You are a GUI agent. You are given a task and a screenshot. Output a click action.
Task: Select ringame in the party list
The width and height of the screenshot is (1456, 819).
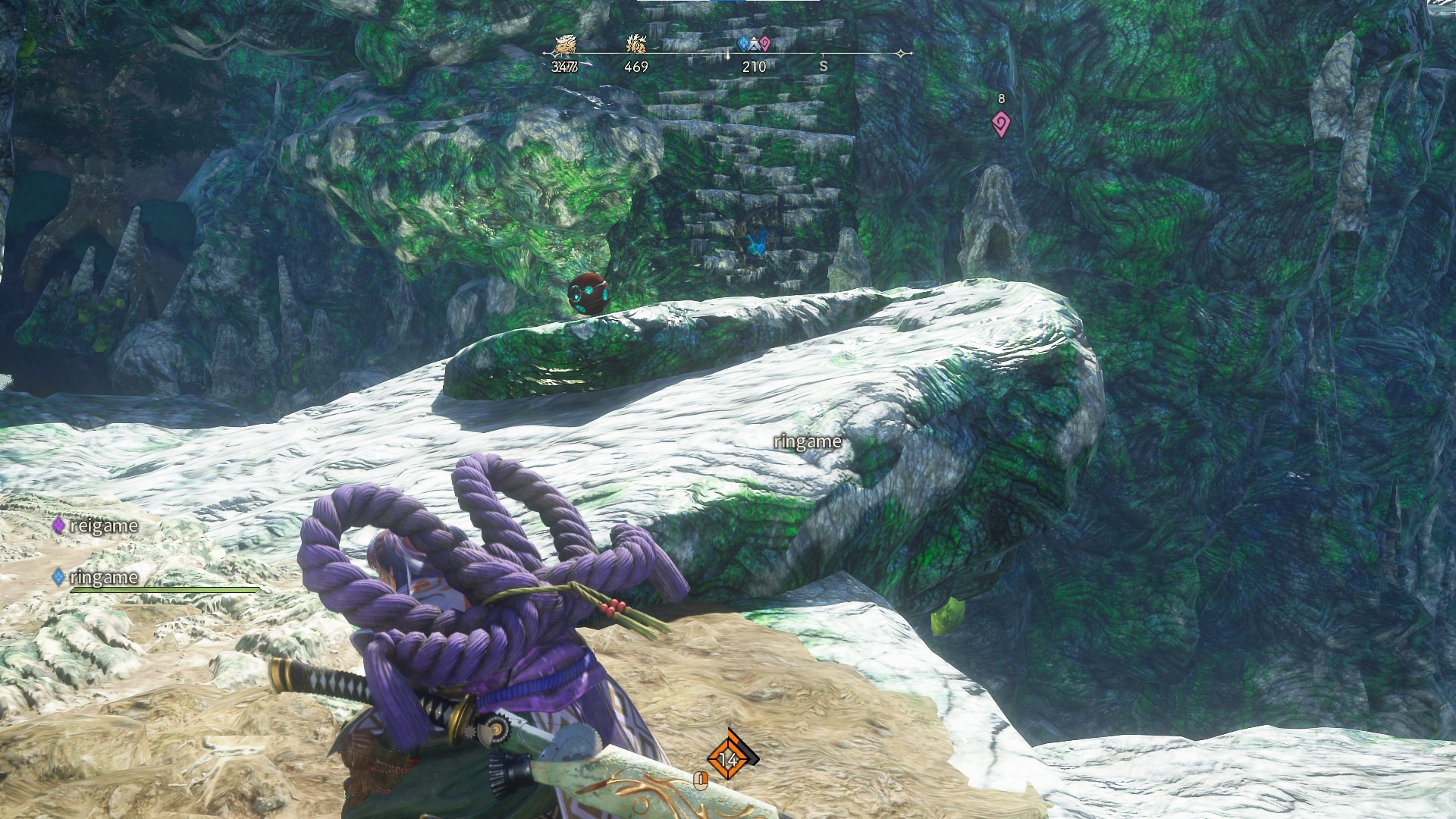click(x=103, y=577)
